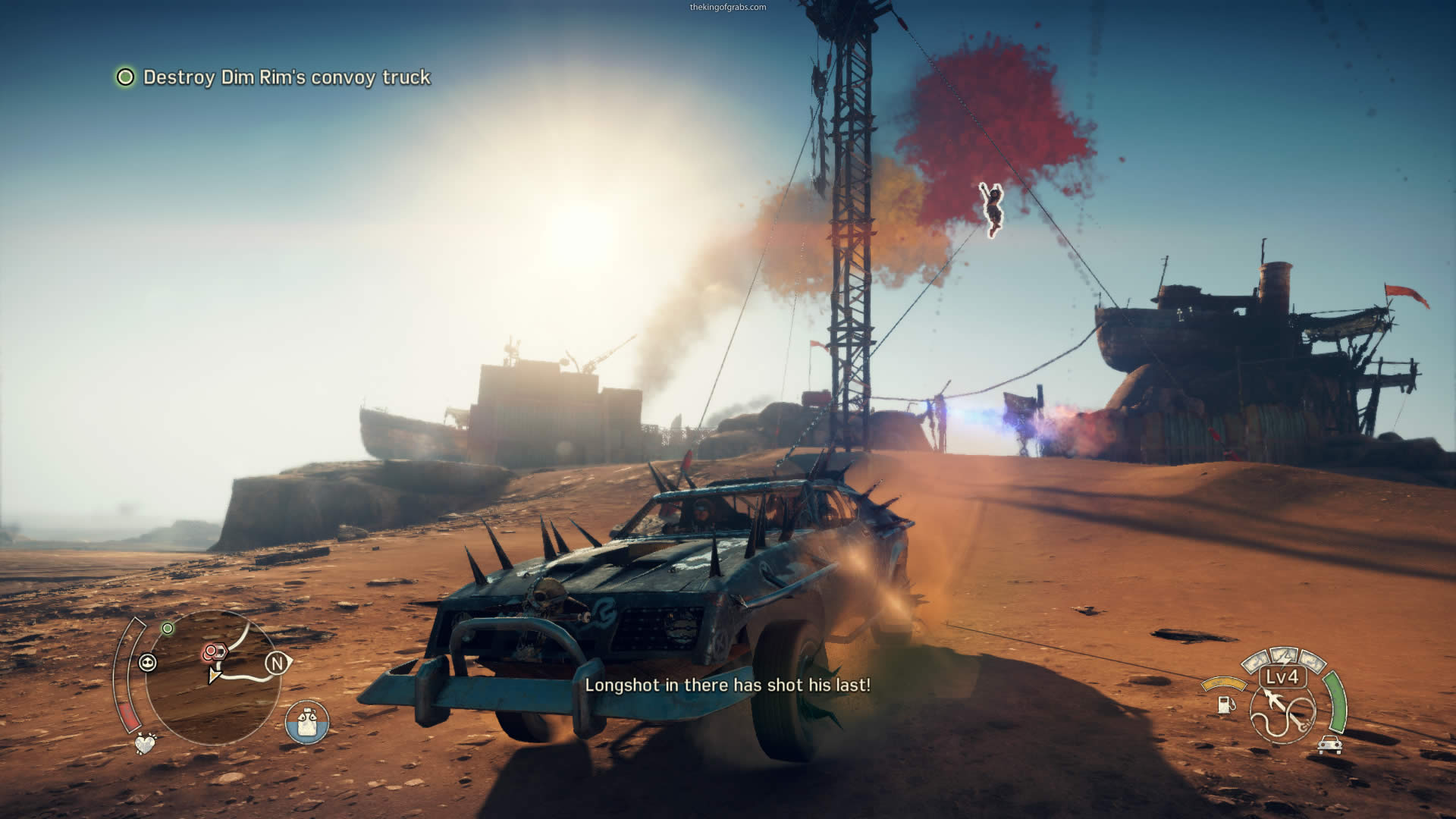Select the car condition icon

click(1329, 745)
